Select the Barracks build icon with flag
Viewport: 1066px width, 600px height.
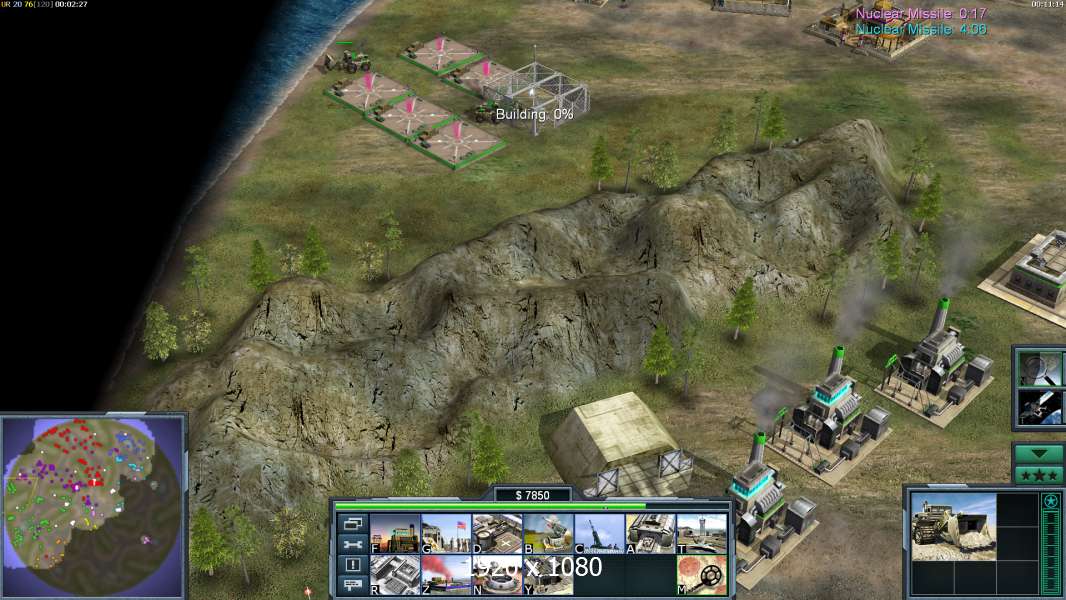point(445,533)
